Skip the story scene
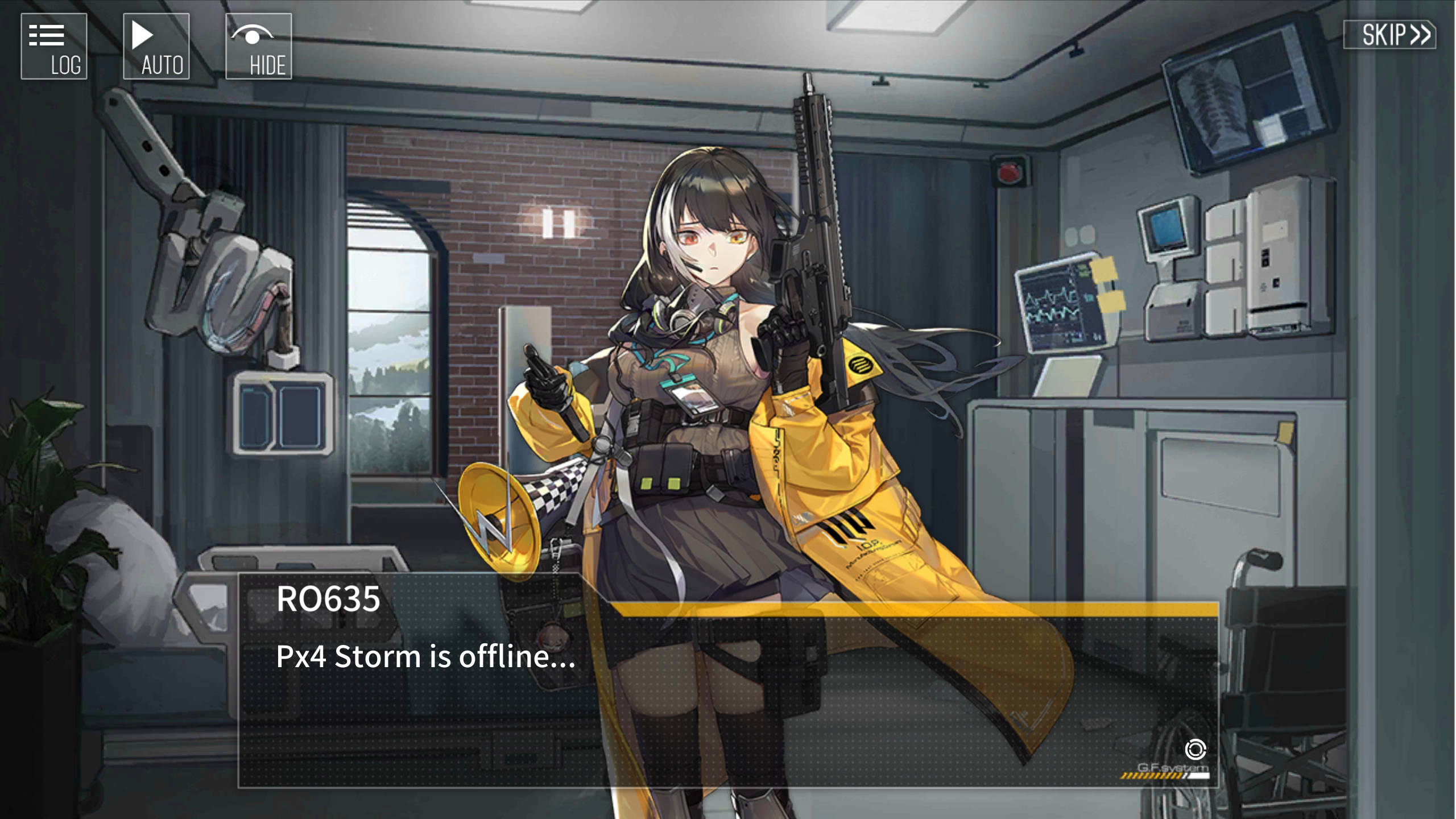This screenshot has height=819, width=1456. click(1389, 35)
